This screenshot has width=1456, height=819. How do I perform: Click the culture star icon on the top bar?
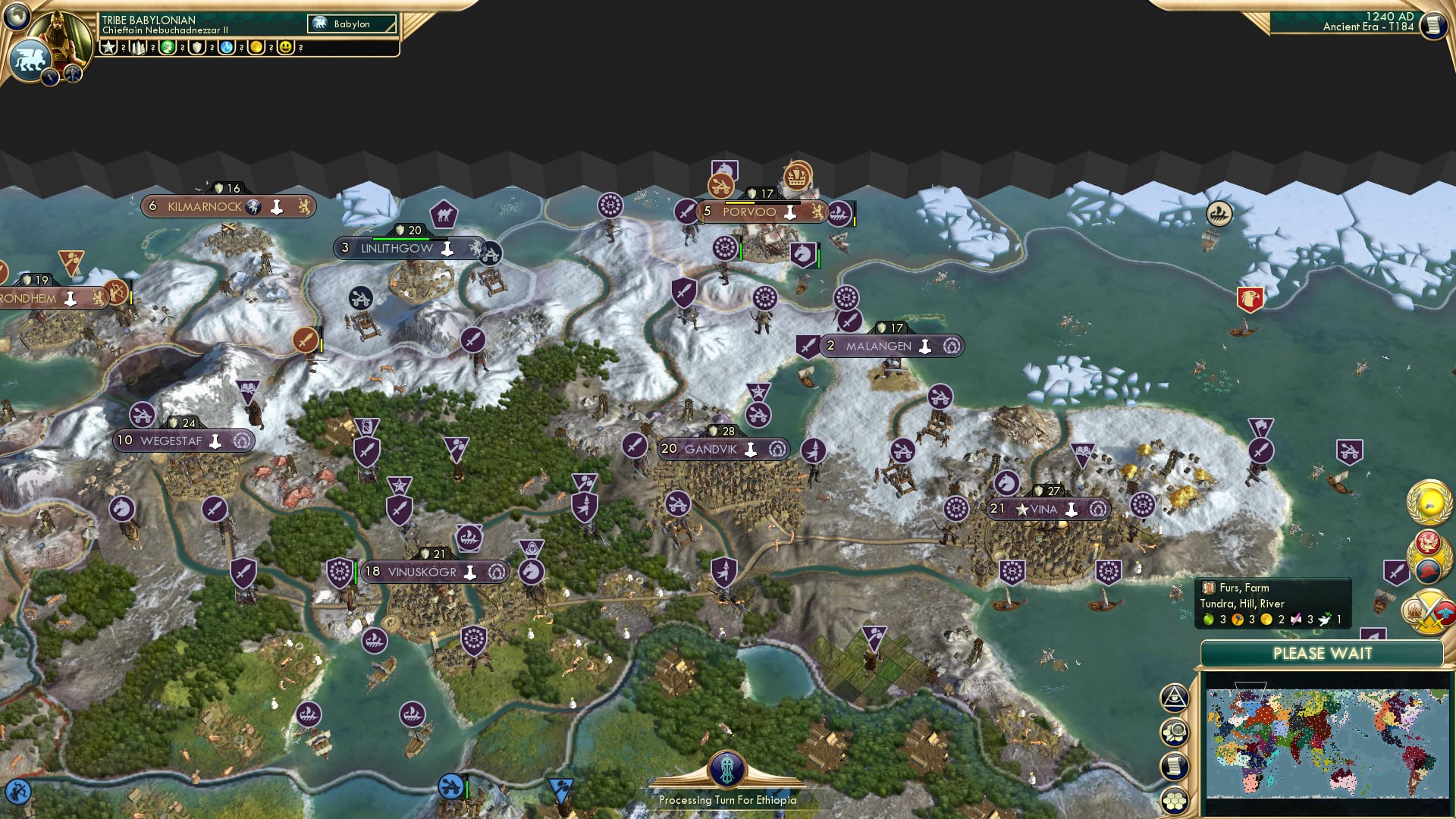(x=108, y=48)
